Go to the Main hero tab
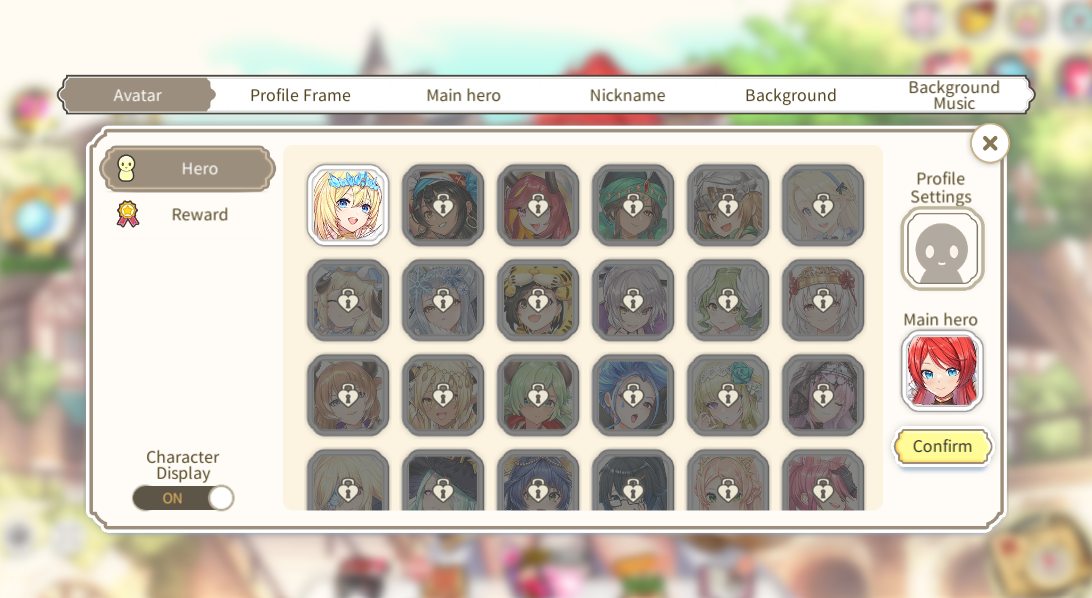1092x598 pixels. tap(463, 95)
